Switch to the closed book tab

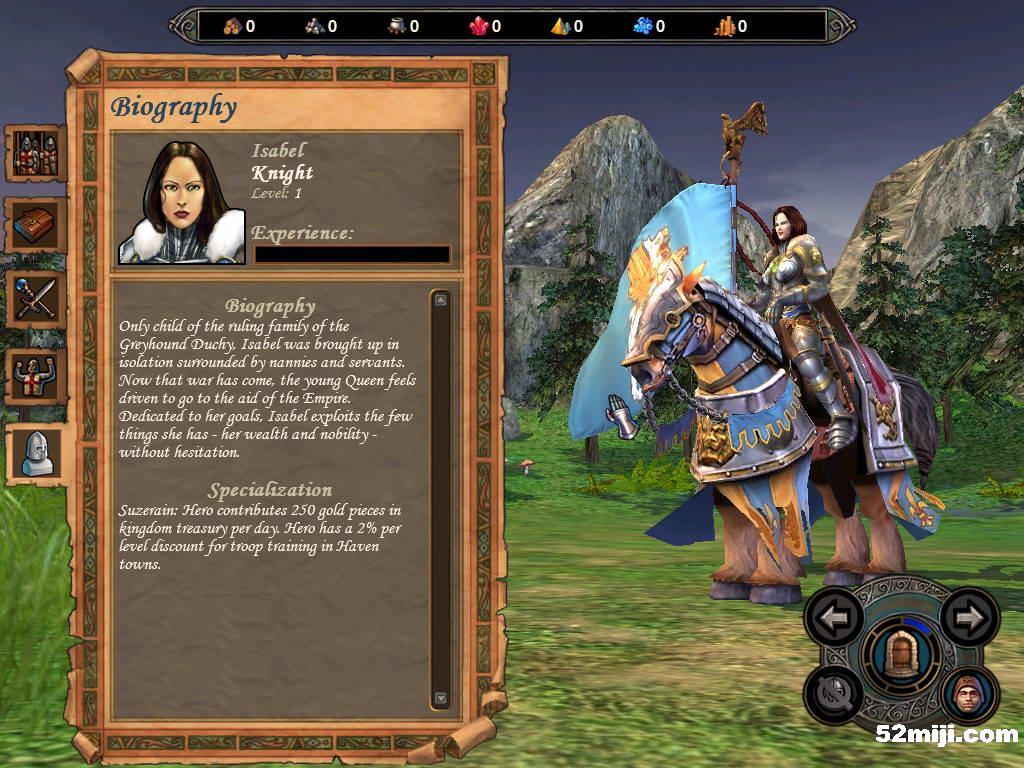click(x=36, y=226)
